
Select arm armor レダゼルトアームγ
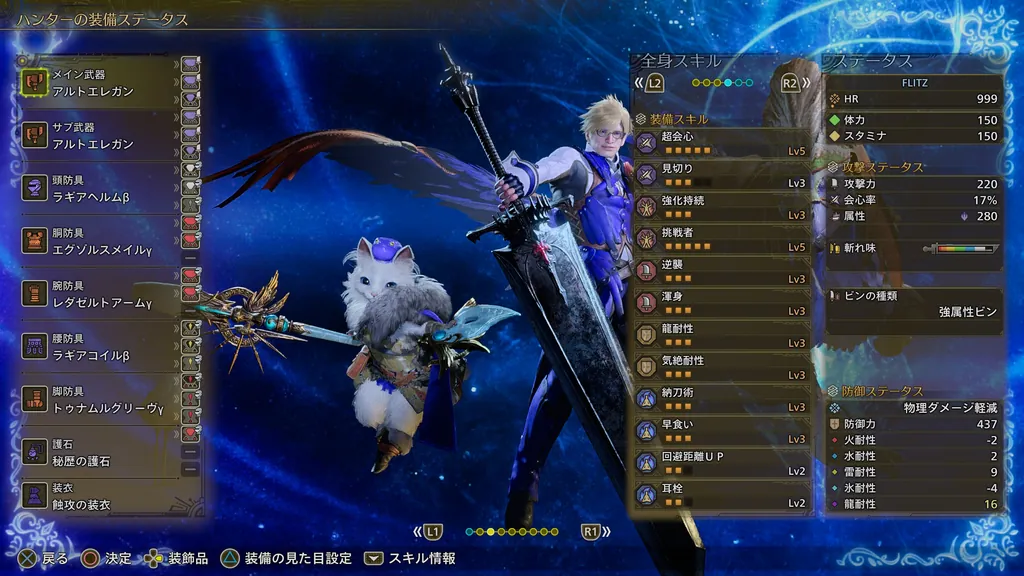tap(97, 295)
